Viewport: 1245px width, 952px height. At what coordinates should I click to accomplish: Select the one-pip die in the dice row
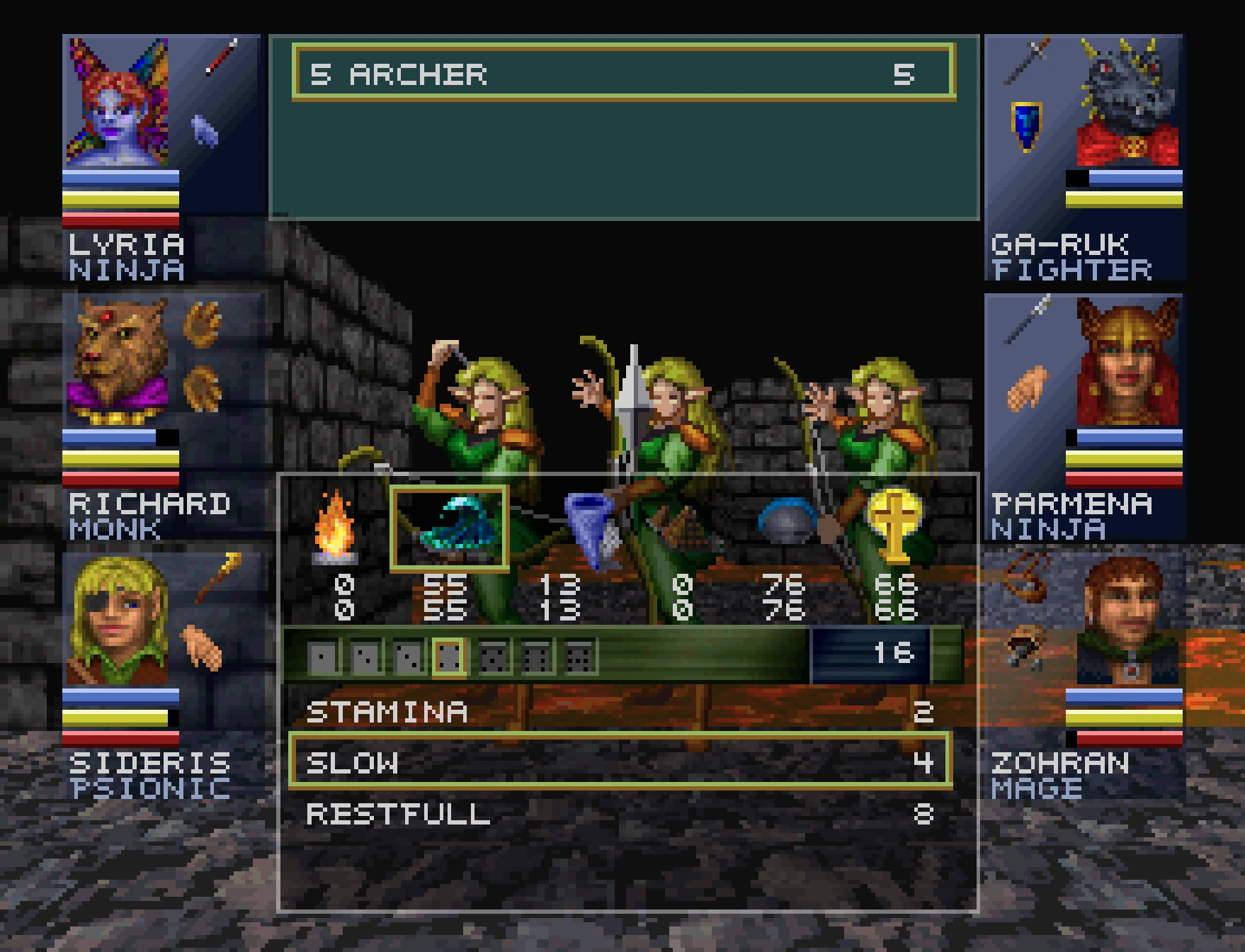(x=322, y=655)
